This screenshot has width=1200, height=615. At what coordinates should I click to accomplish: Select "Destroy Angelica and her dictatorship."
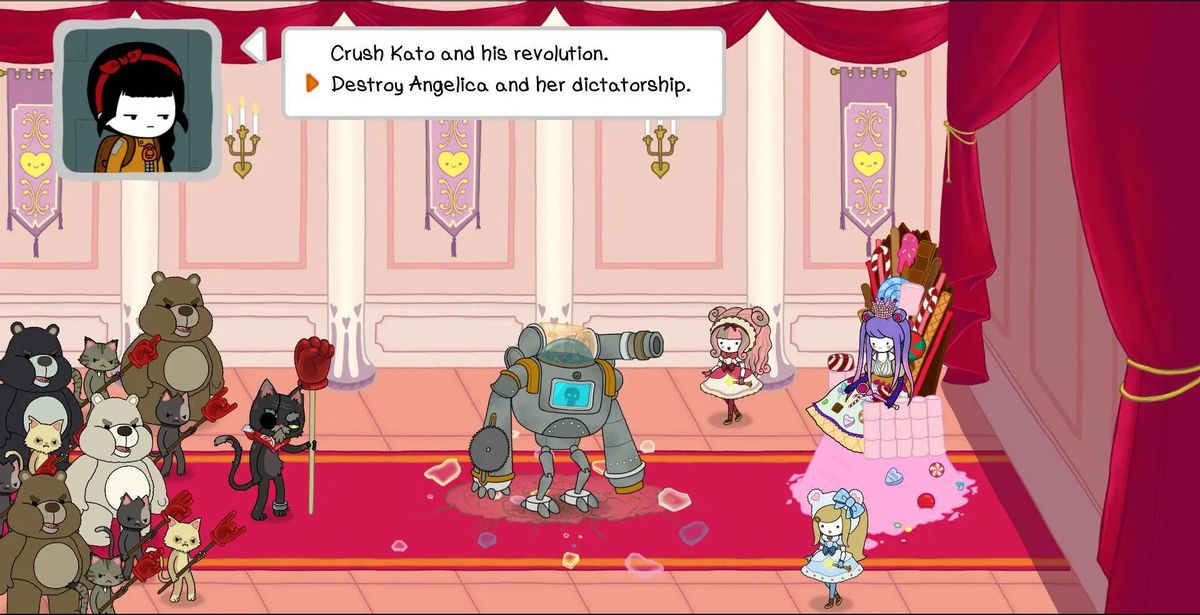coord(510,85)
